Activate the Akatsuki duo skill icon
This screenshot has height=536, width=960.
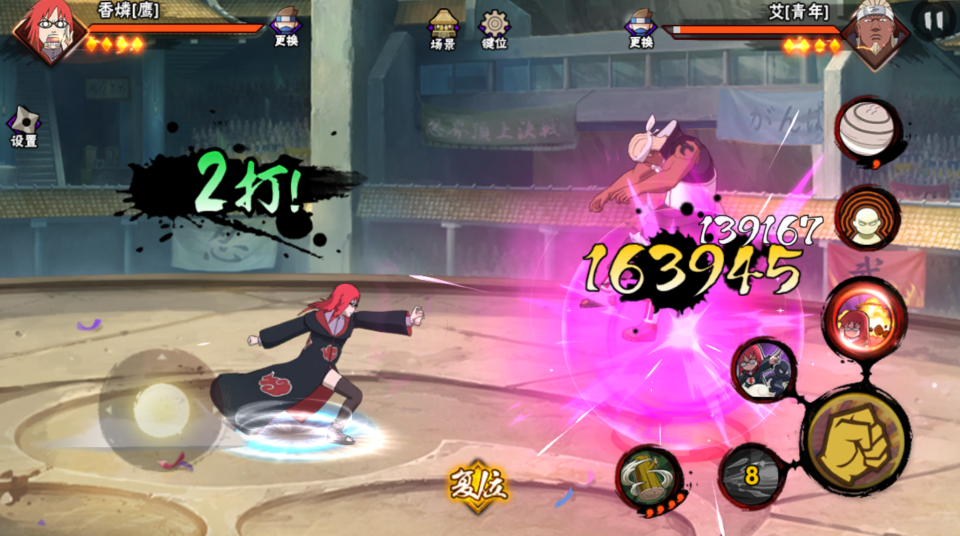764,369
